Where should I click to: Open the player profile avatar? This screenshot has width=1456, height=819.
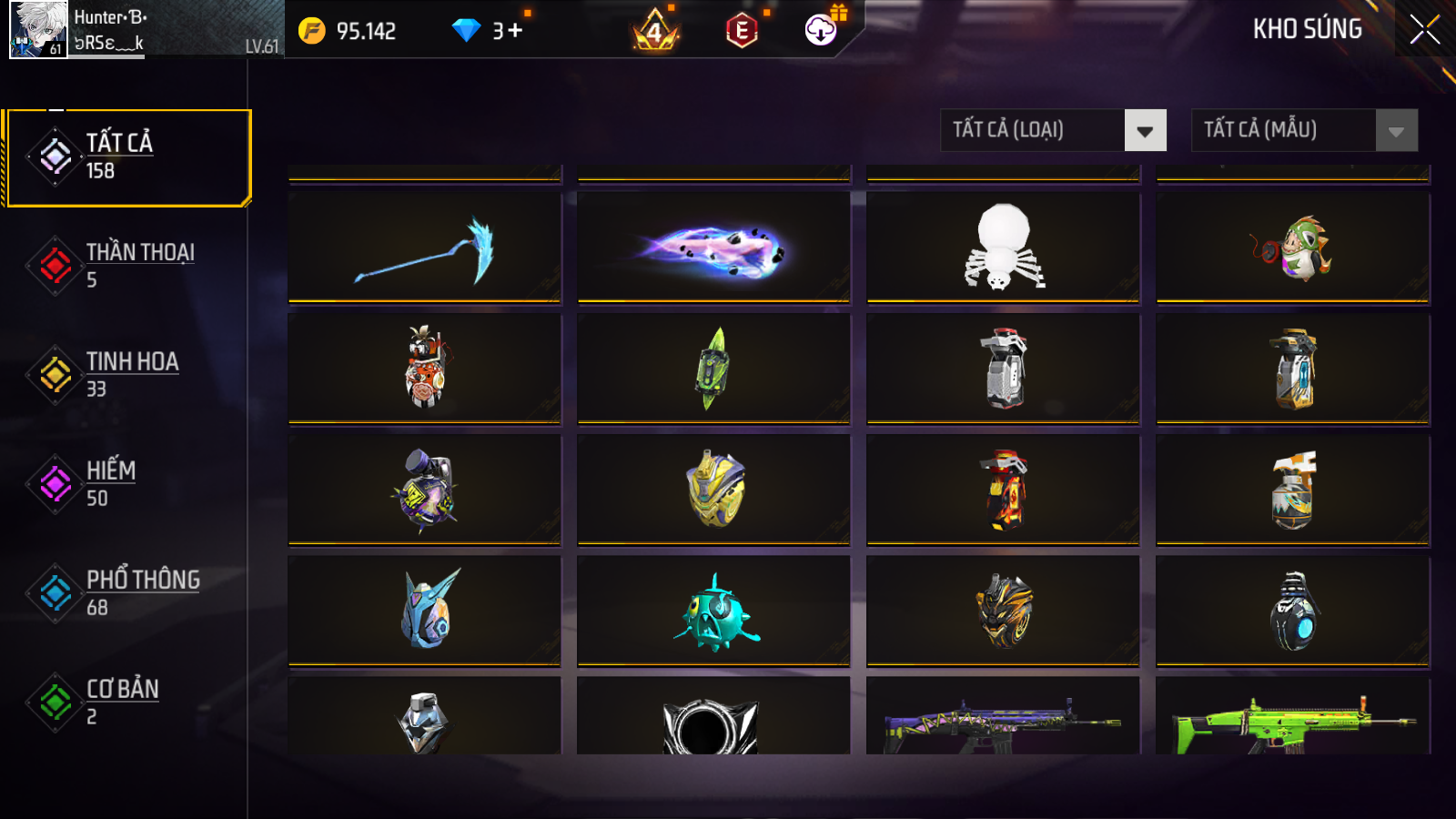point(38,29)
